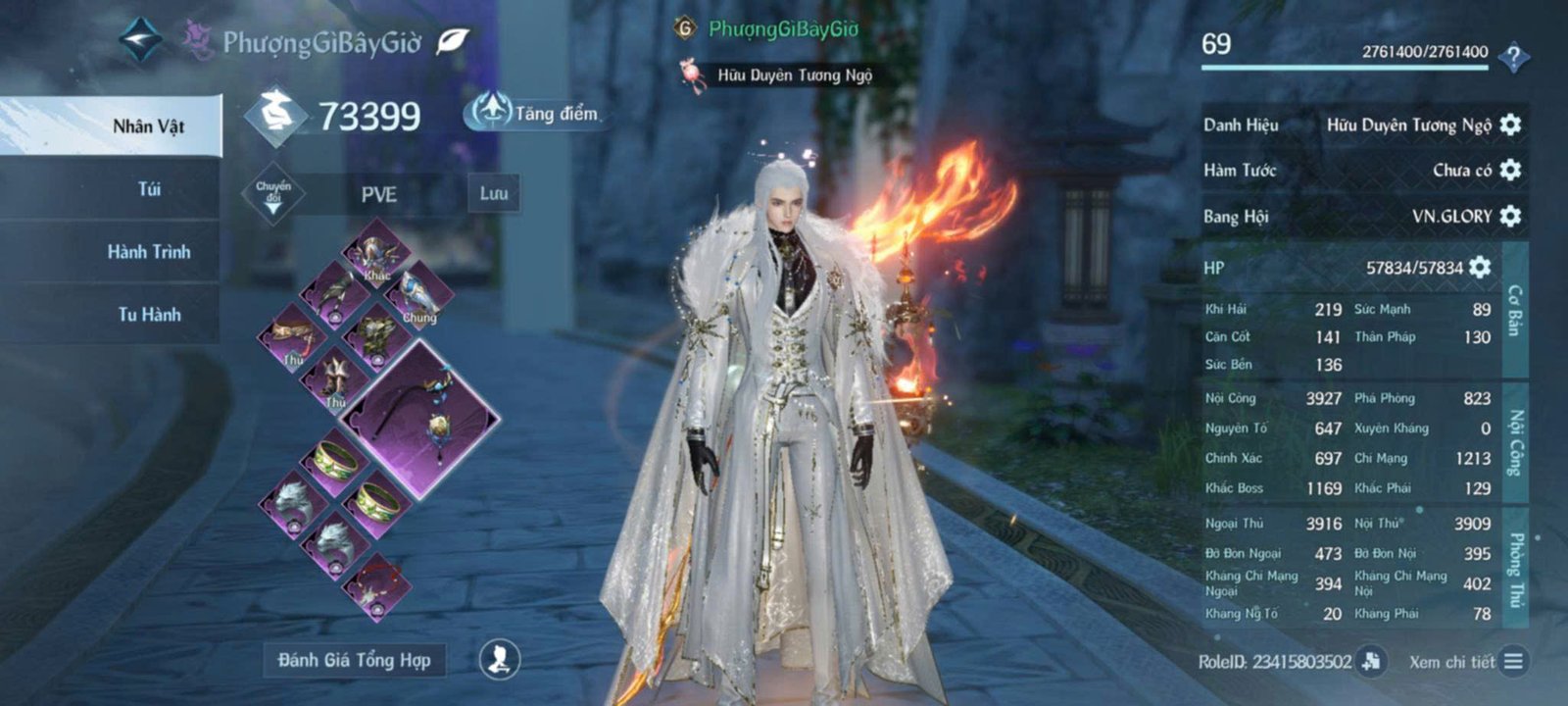Image resolution: width=1568 pixels, height=706 pixels.
Task: Save the PVE loadout with Lưu
Action: [493, 194]
